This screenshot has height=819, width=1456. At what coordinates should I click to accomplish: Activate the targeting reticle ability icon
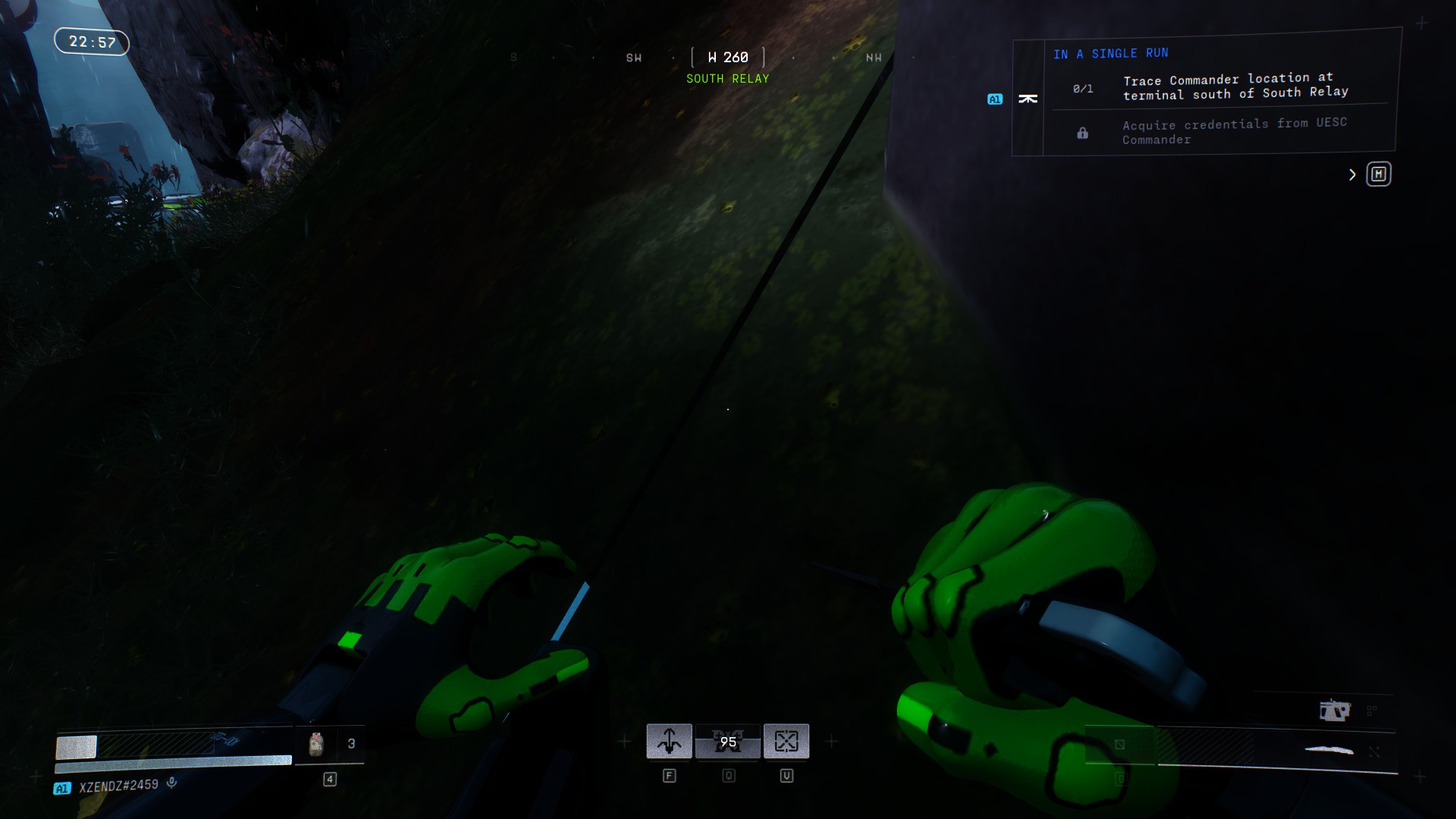click(786, 741)
